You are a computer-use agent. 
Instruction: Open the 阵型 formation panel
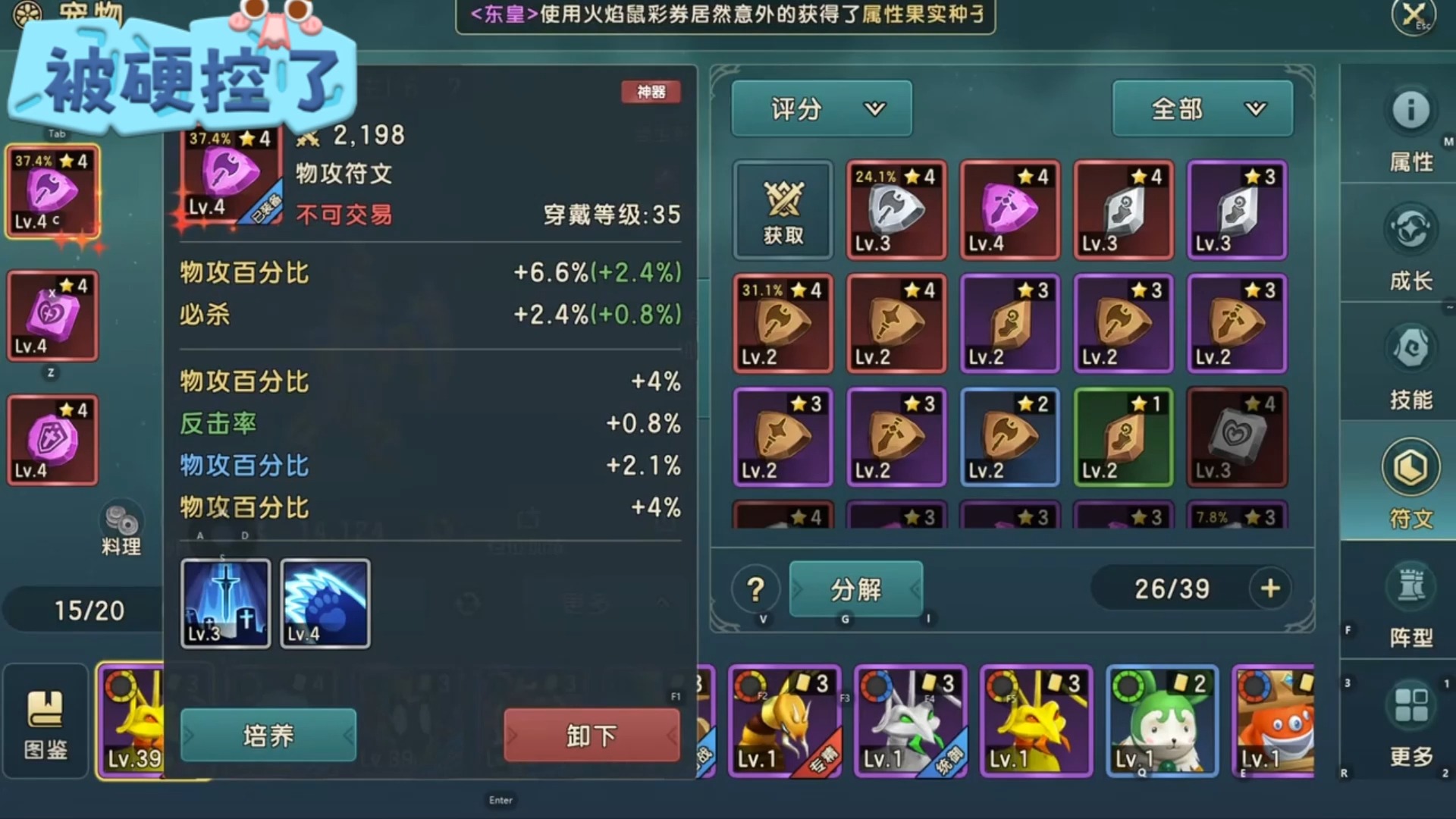coord(1410,599)
